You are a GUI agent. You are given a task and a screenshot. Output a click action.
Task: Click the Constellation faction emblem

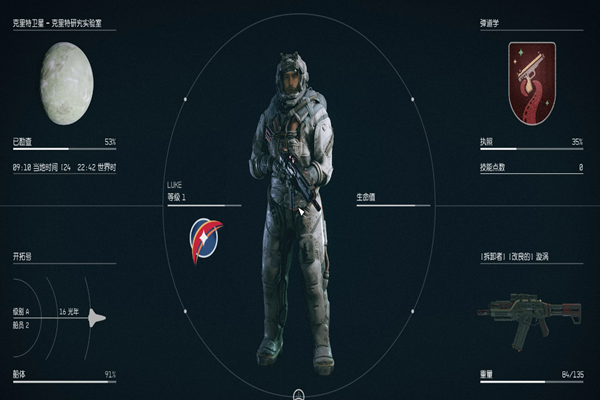206,240
